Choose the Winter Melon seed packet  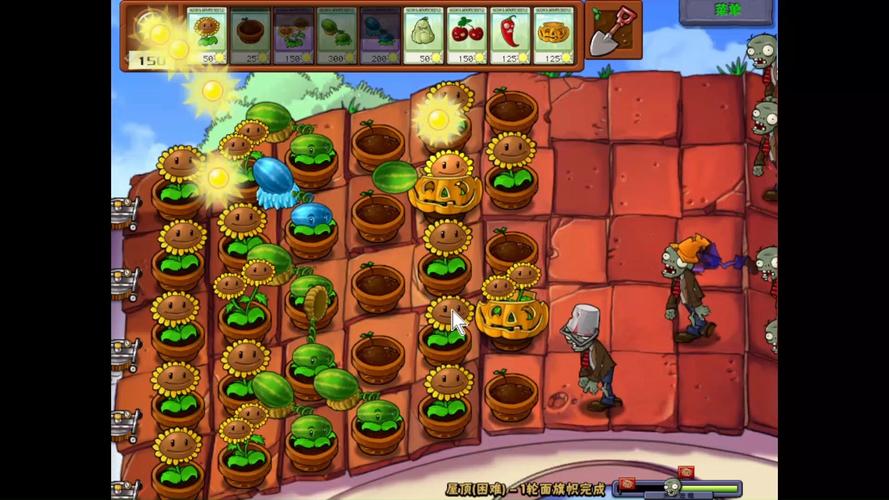(379, 36)
